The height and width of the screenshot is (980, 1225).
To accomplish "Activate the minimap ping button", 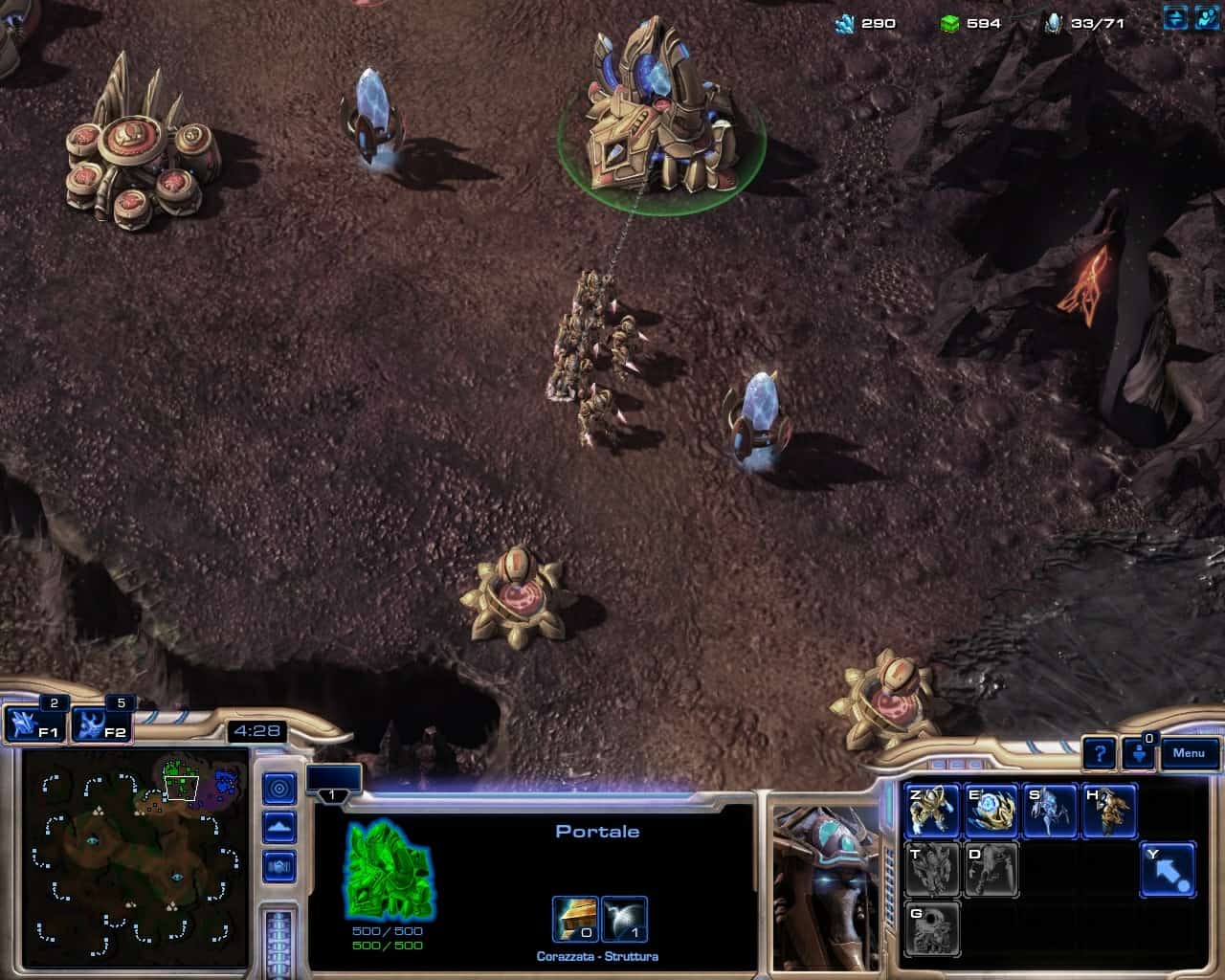I will tap(279, 789).
